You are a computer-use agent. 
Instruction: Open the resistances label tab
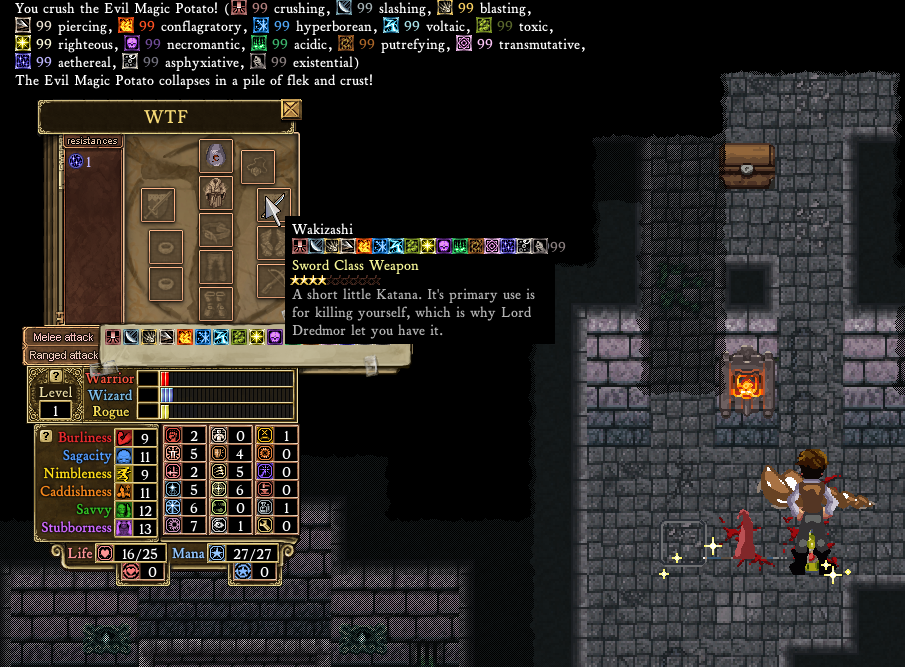pyautogui.click(x=92, y=142)
